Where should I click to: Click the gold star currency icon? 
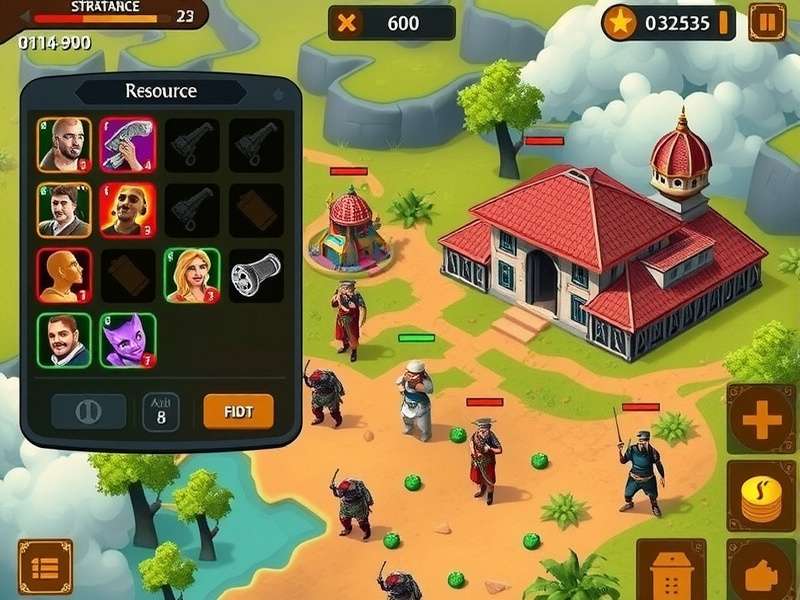click(620, 23)
